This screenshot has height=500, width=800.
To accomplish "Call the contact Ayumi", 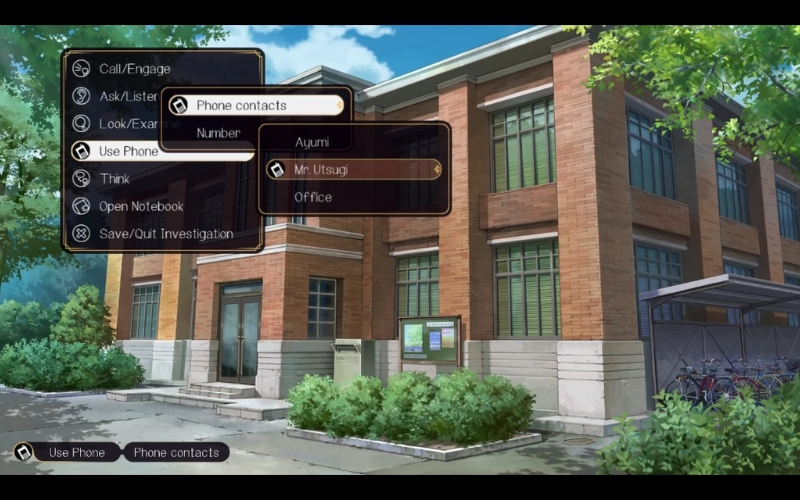I will (312, 142).
